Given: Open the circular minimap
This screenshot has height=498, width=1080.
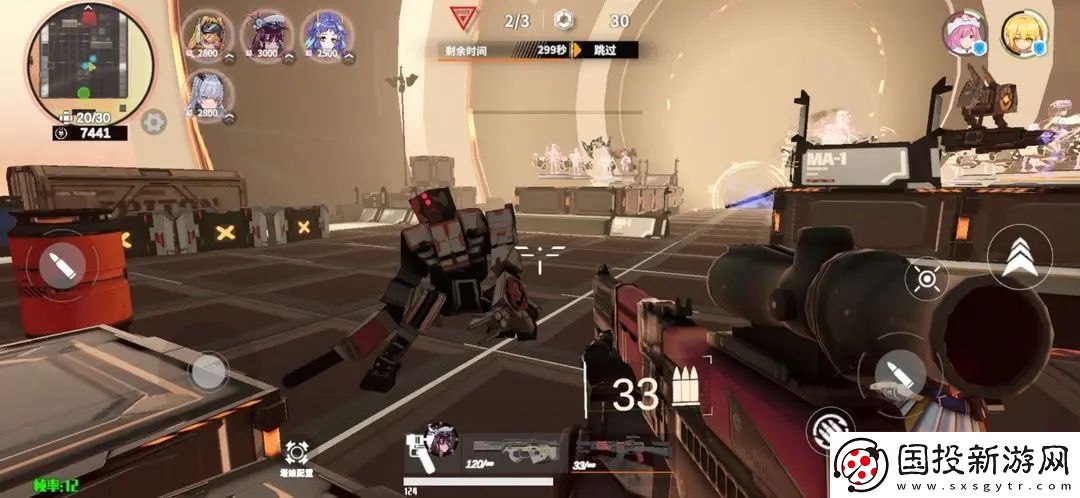Looking at the screenshot, I should point(90,60).
